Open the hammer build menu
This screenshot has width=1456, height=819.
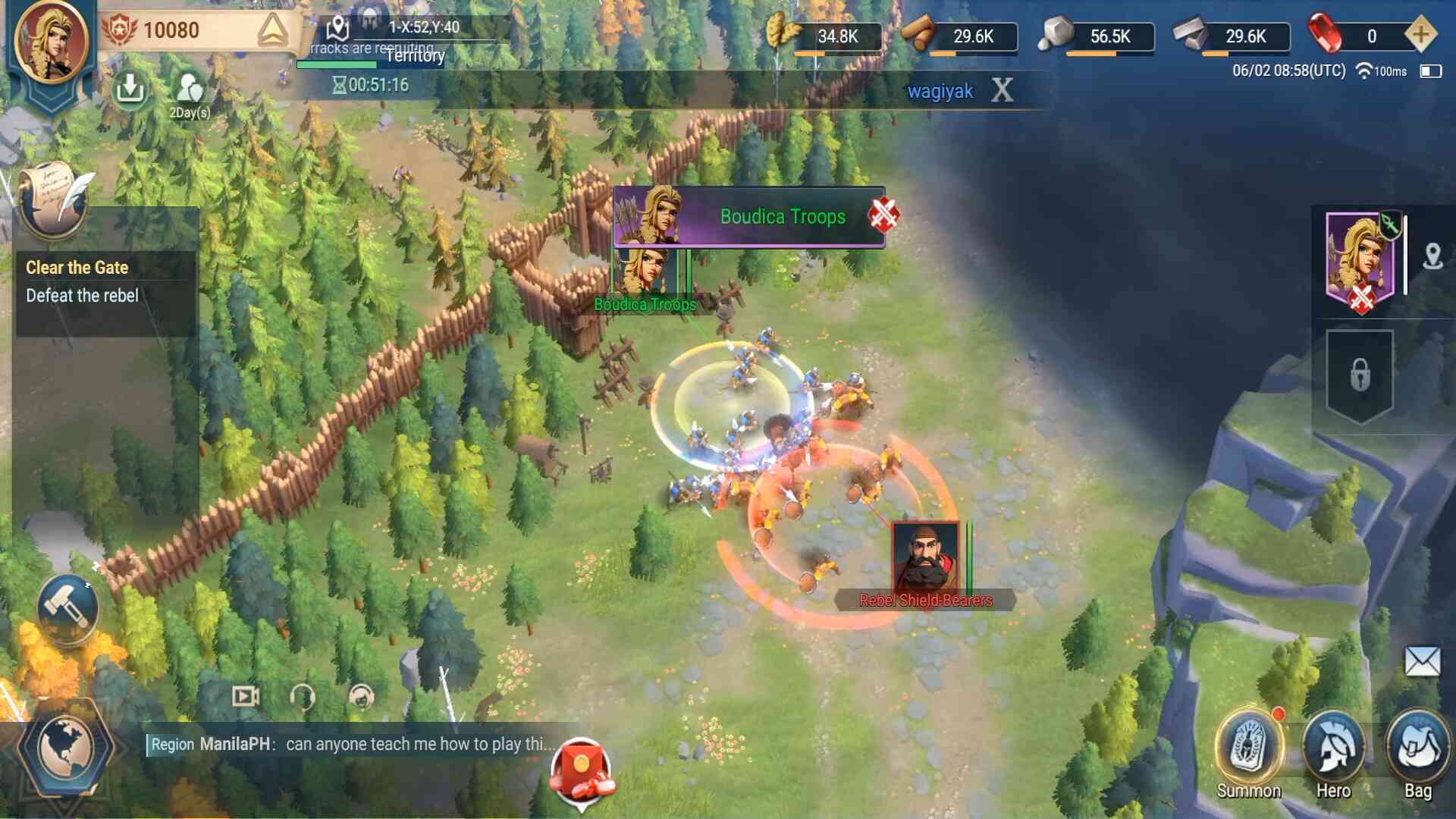click(x=67, y=607)
